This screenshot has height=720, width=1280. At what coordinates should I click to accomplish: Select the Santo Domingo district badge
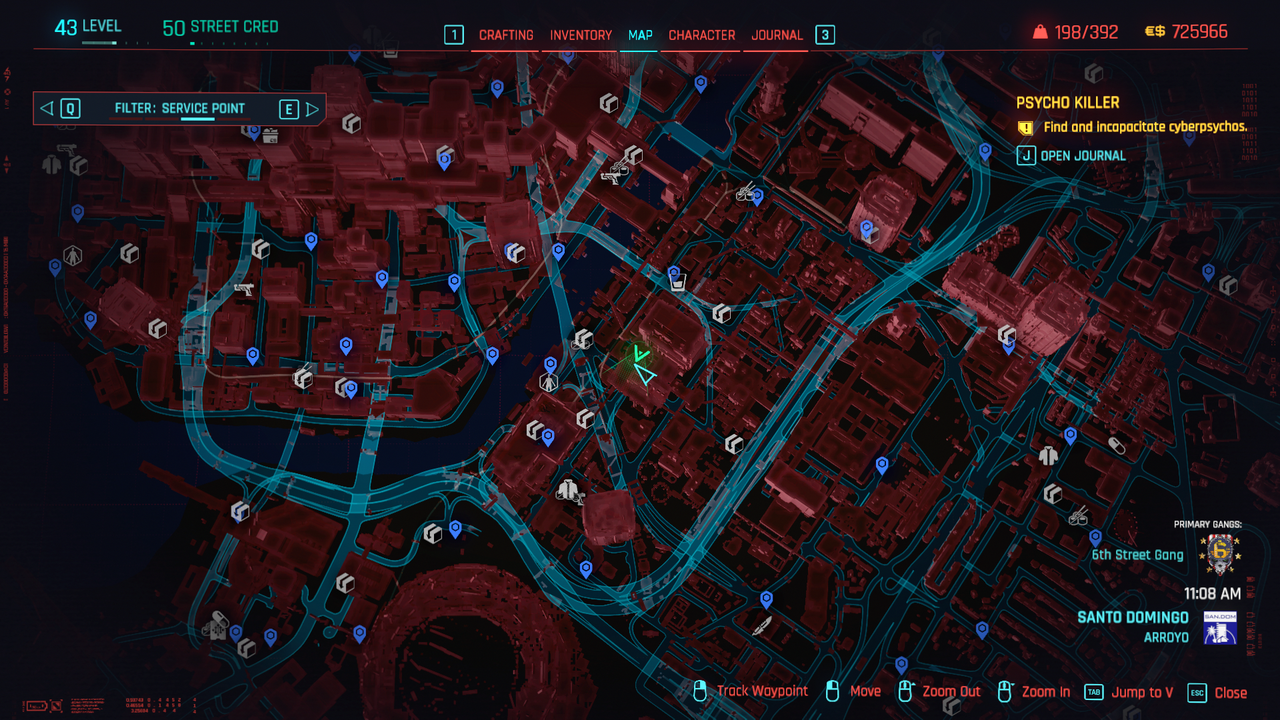(1220, 628)
